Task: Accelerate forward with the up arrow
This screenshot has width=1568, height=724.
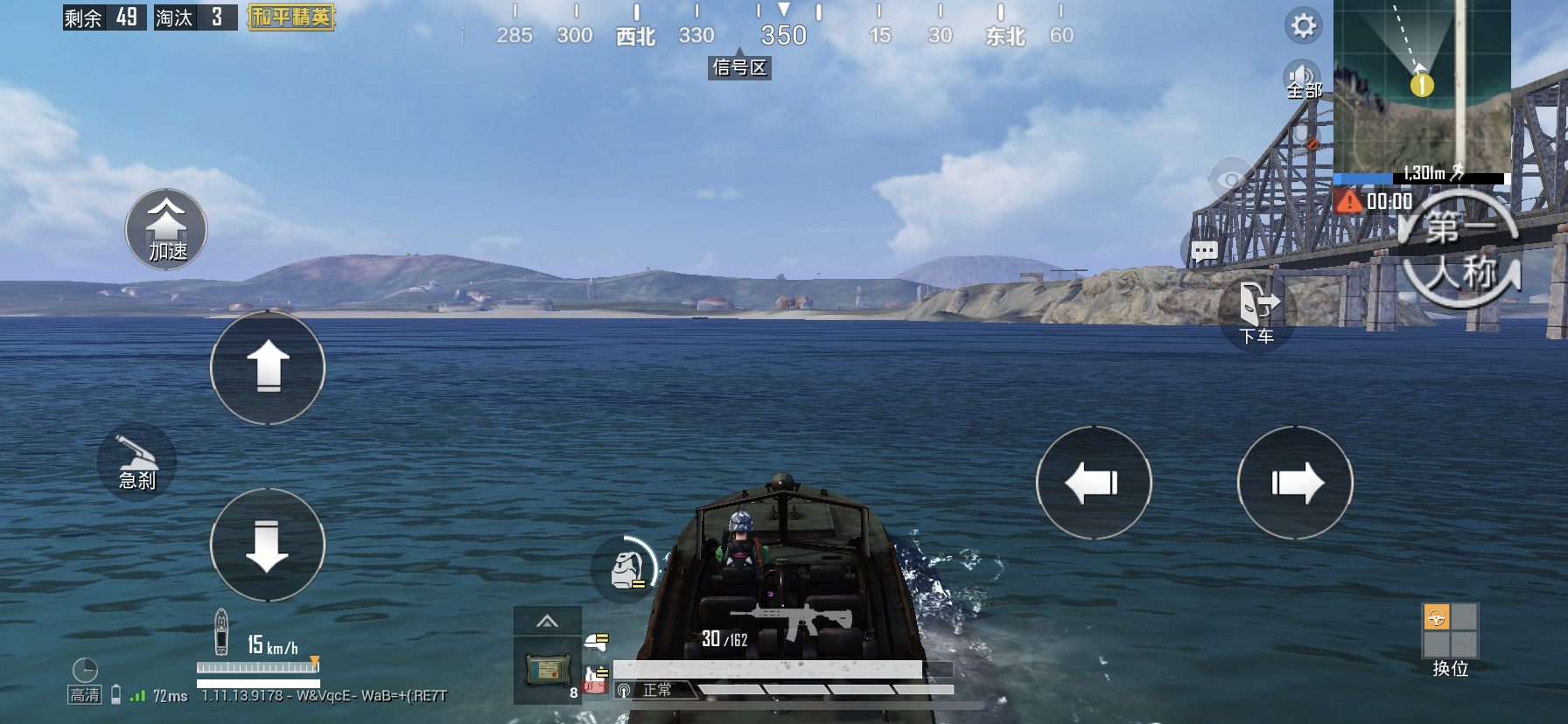Action: coord(268,368)
